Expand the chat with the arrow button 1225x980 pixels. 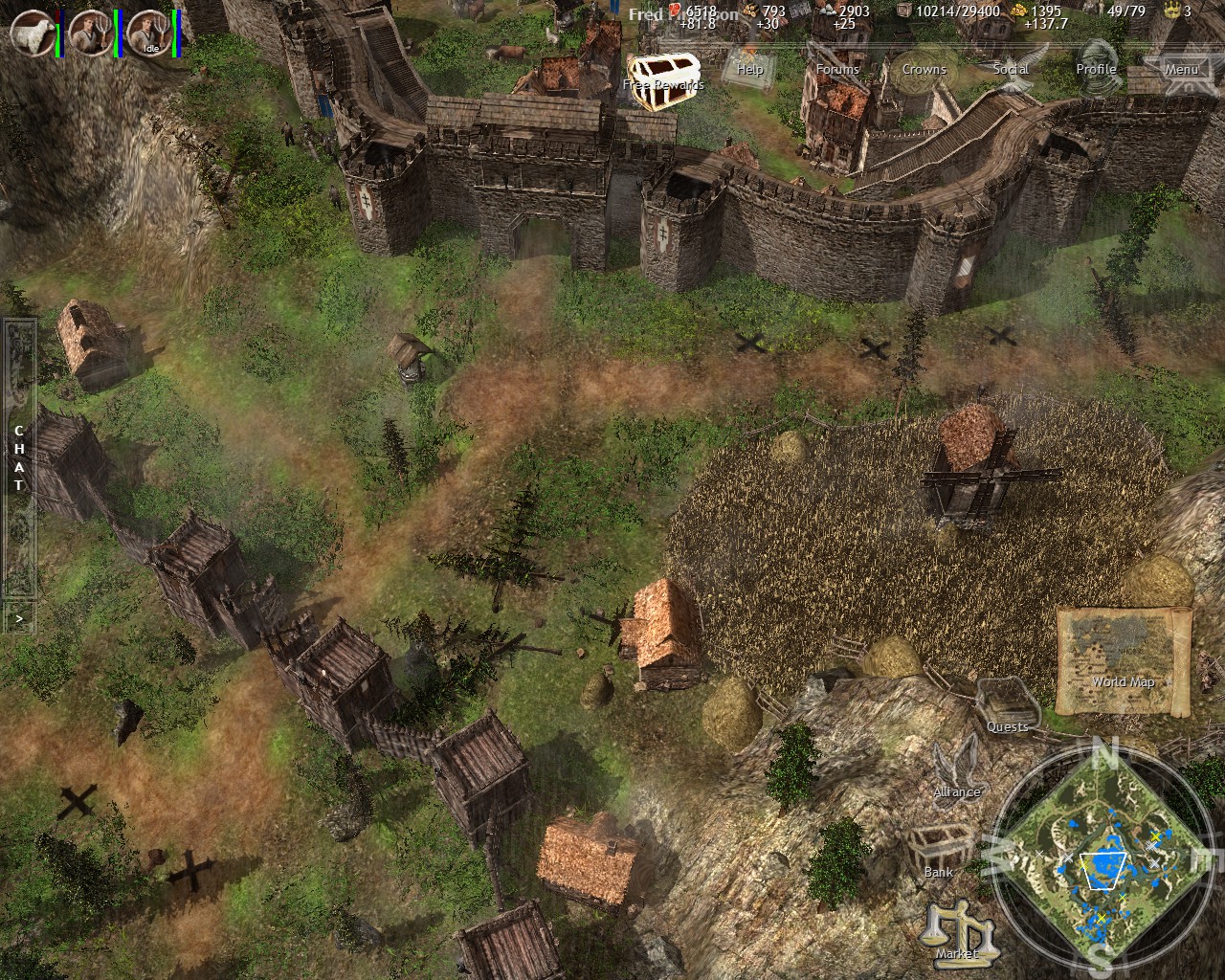[17, 617]
